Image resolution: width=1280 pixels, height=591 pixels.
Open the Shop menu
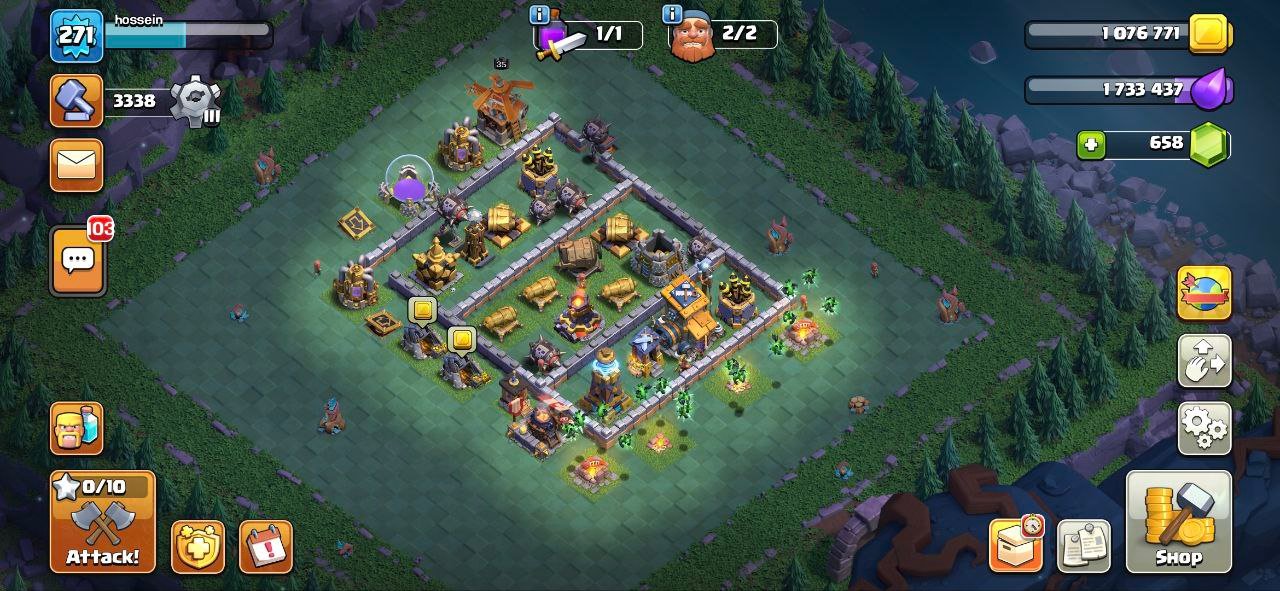click(x=1178, y=521)
